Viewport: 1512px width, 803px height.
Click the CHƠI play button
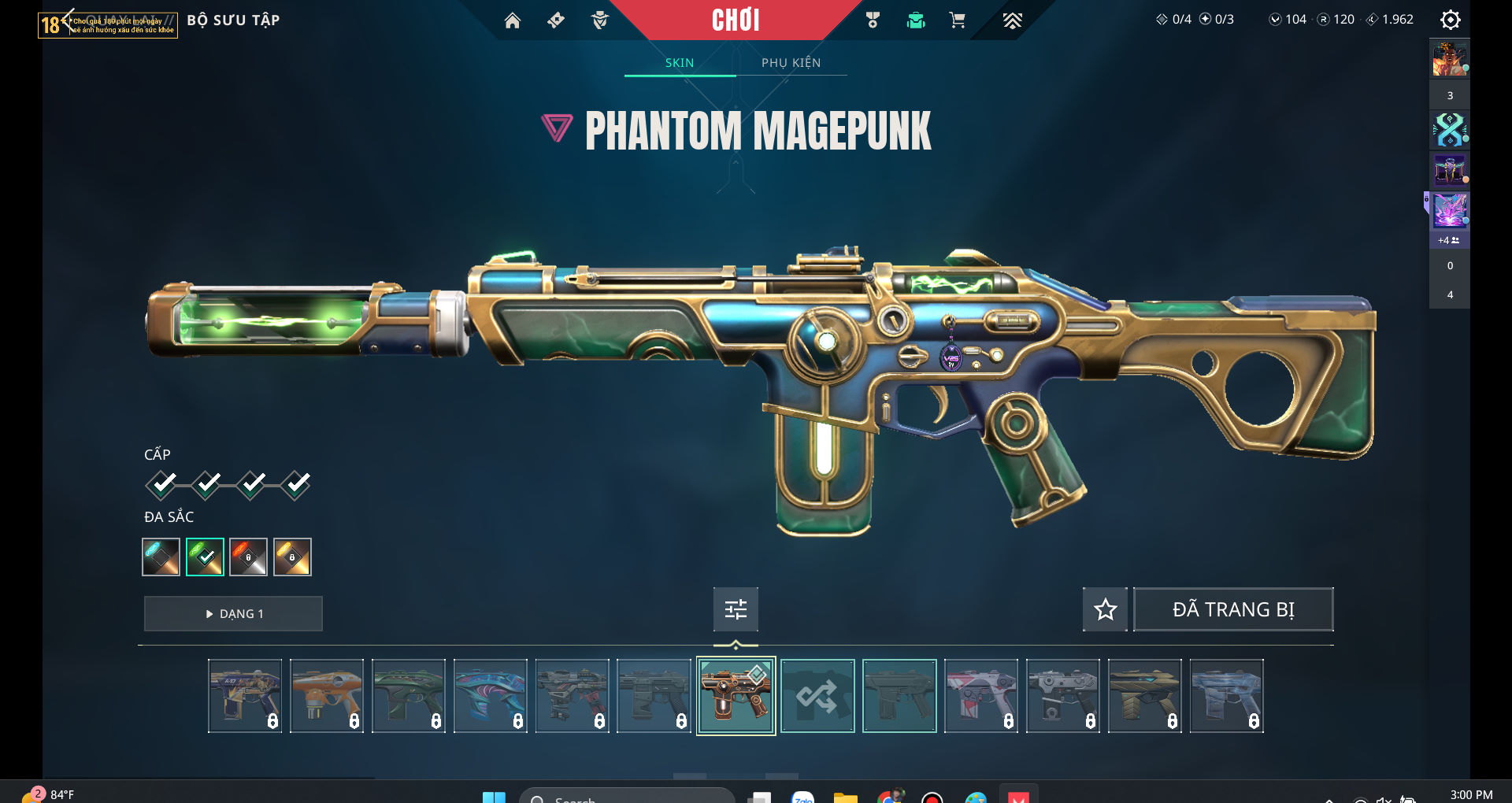point(736,20)
